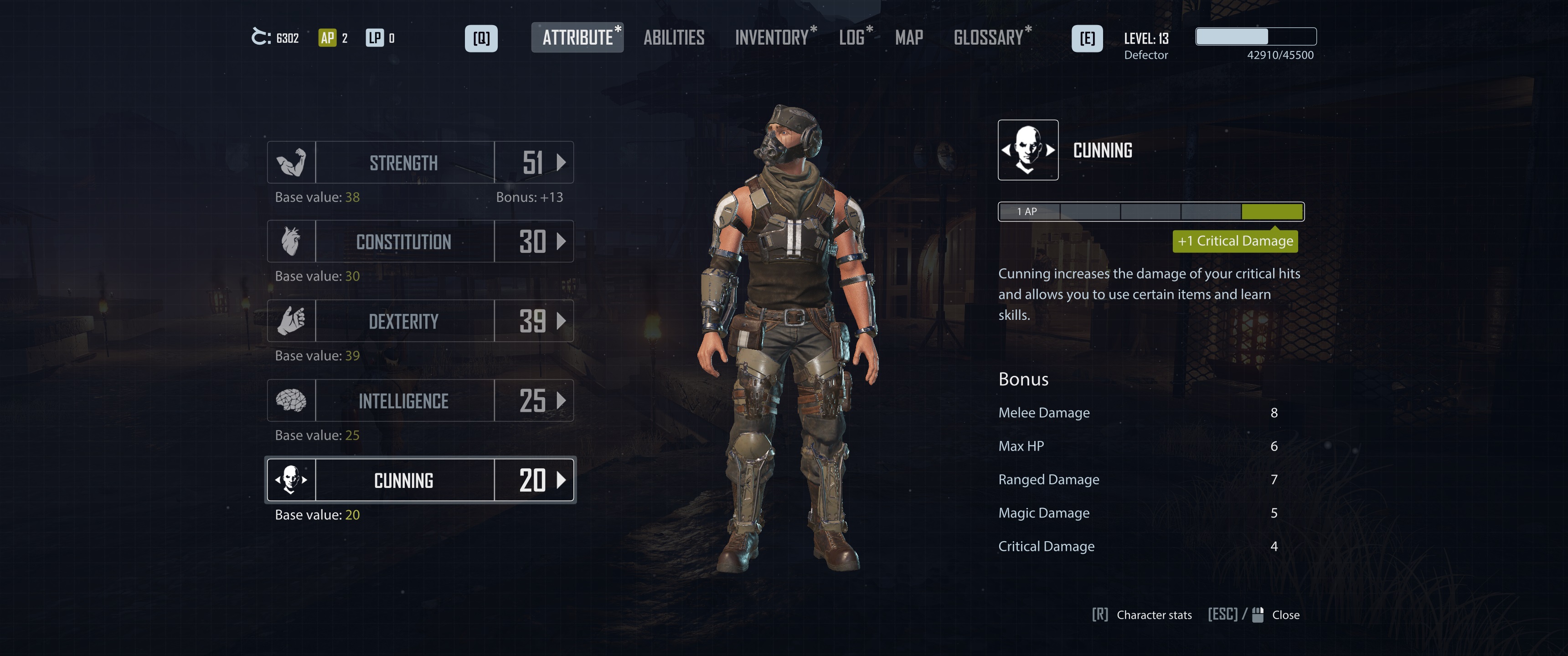Viewport: 1568px width, 656px height.
Task: Click the Cunning portrait in the detail panel
Action: [1029, 150]
